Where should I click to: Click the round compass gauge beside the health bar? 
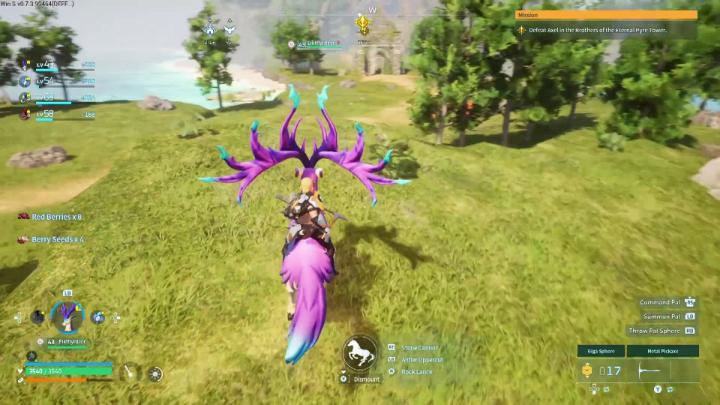130,372
